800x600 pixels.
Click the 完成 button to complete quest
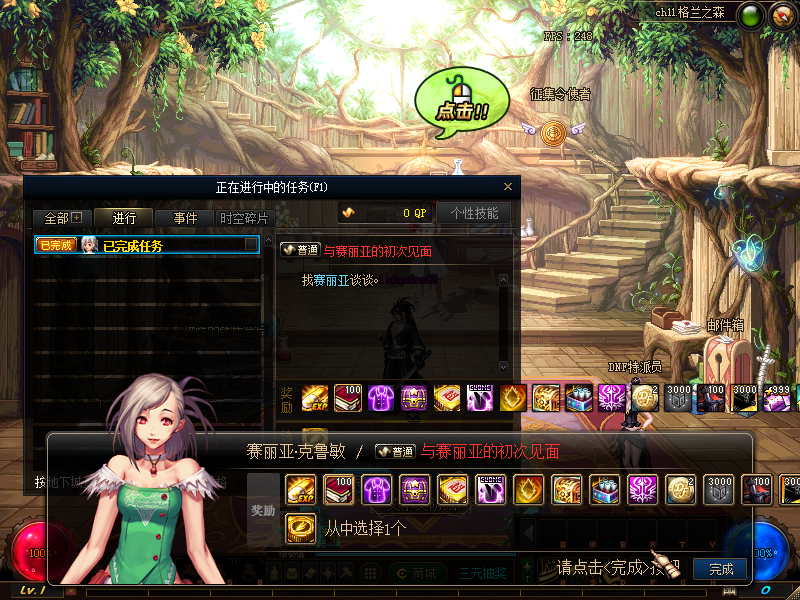tap(721, 569)
